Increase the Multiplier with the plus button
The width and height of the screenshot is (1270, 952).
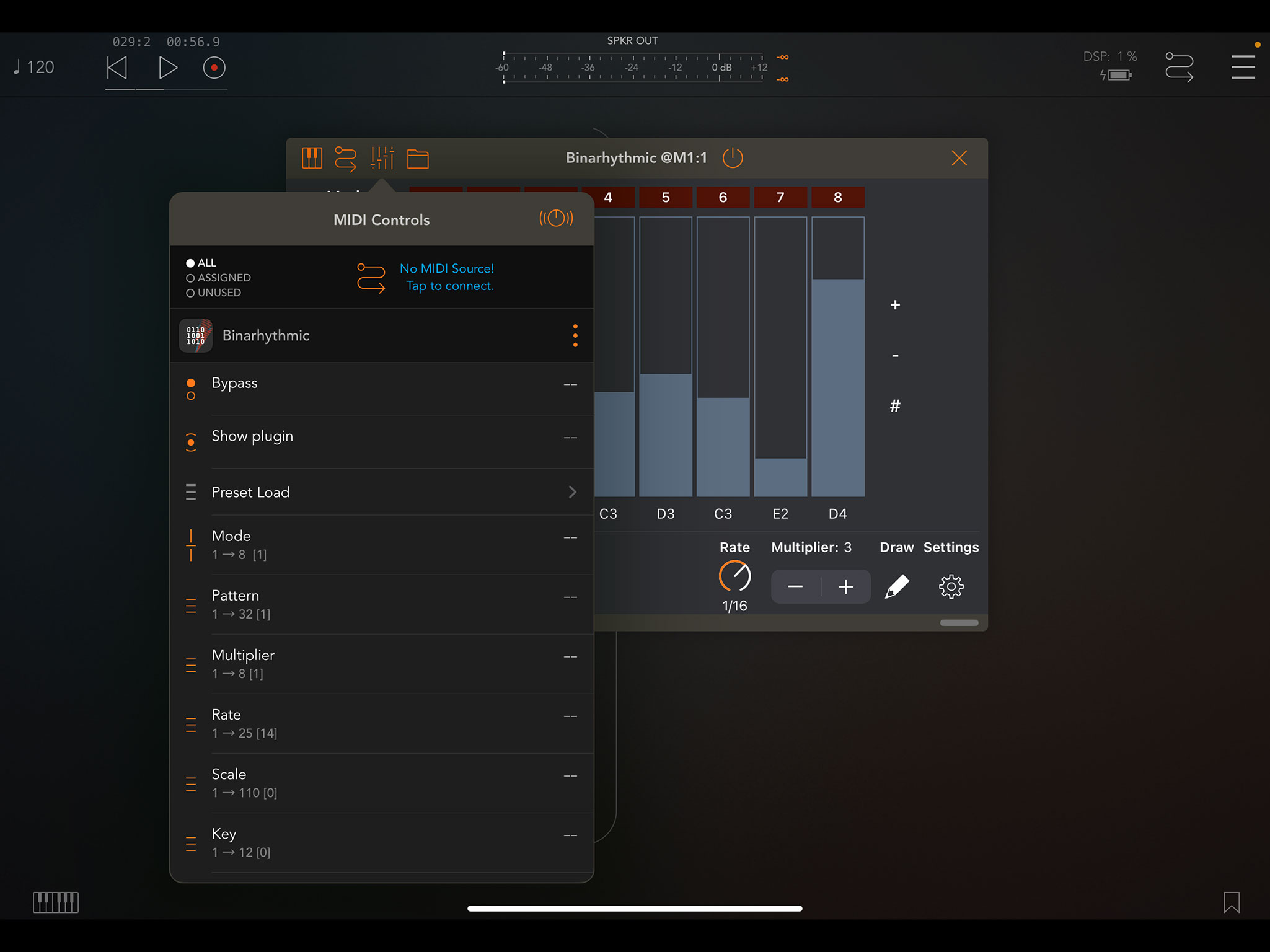pyautogui.click(x=845, y=586)
